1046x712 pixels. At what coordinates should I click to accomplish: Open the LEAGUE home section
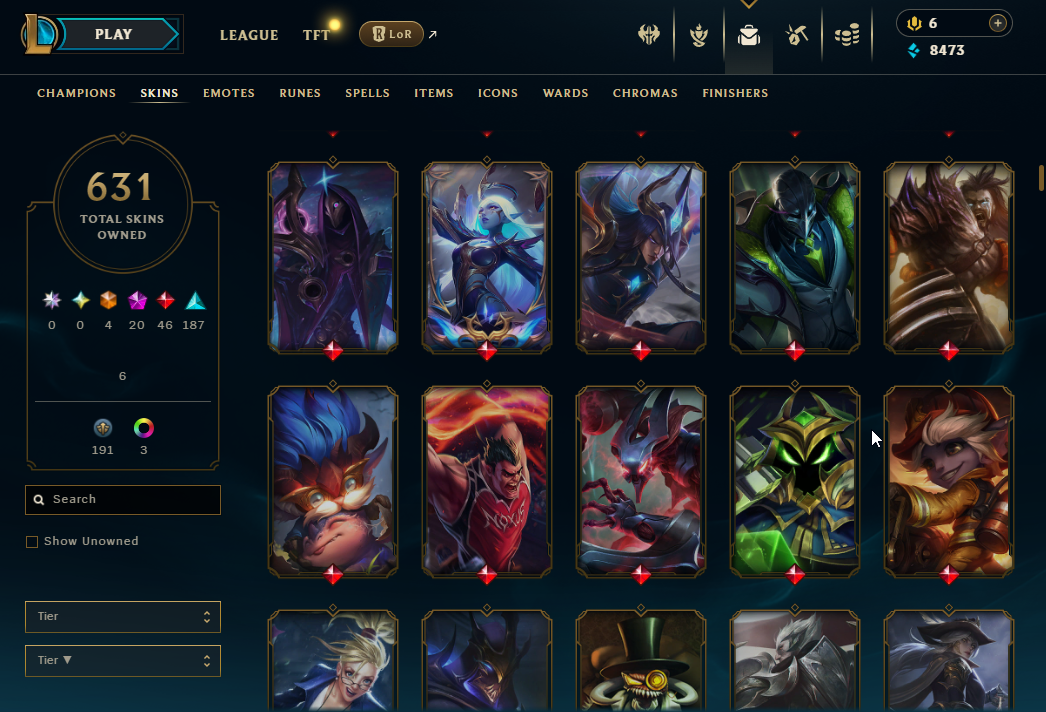[249, 35]
